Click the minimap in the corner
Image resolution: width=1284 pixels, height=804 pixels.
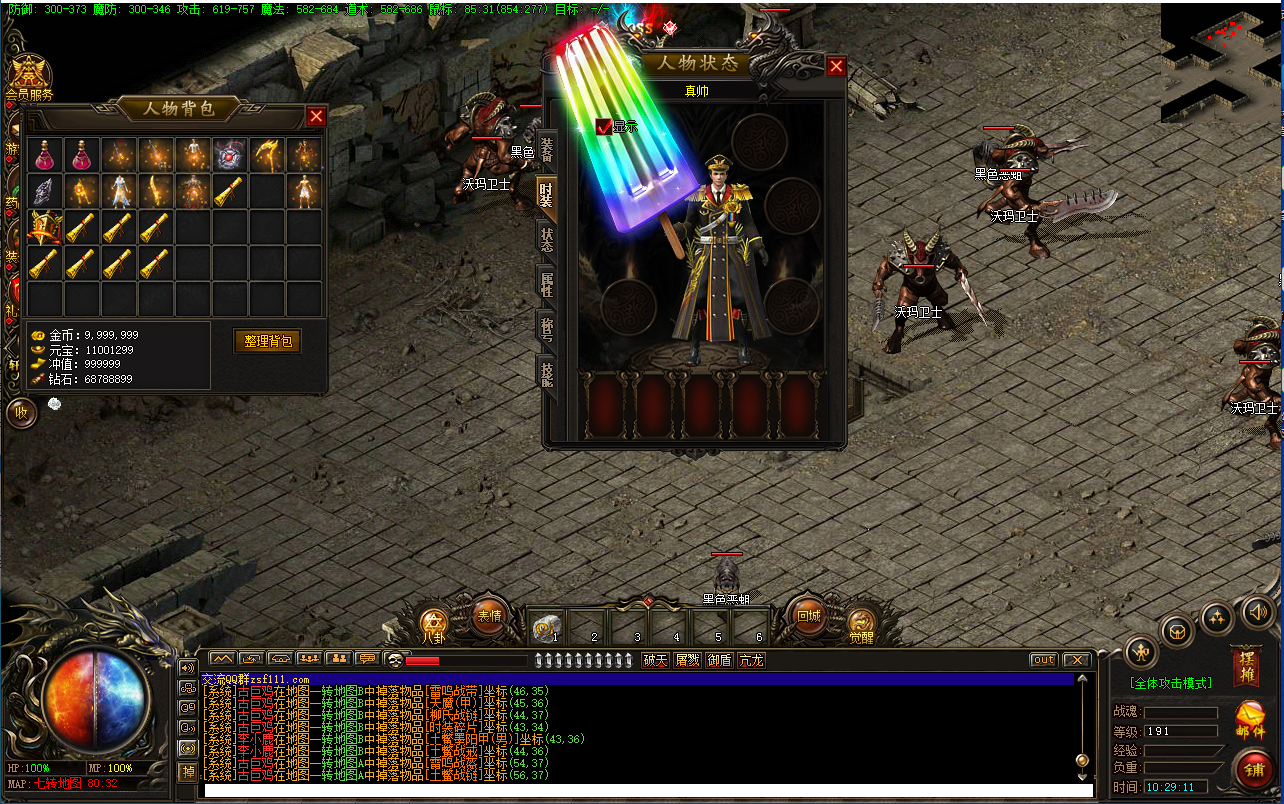coord(1222,60)
